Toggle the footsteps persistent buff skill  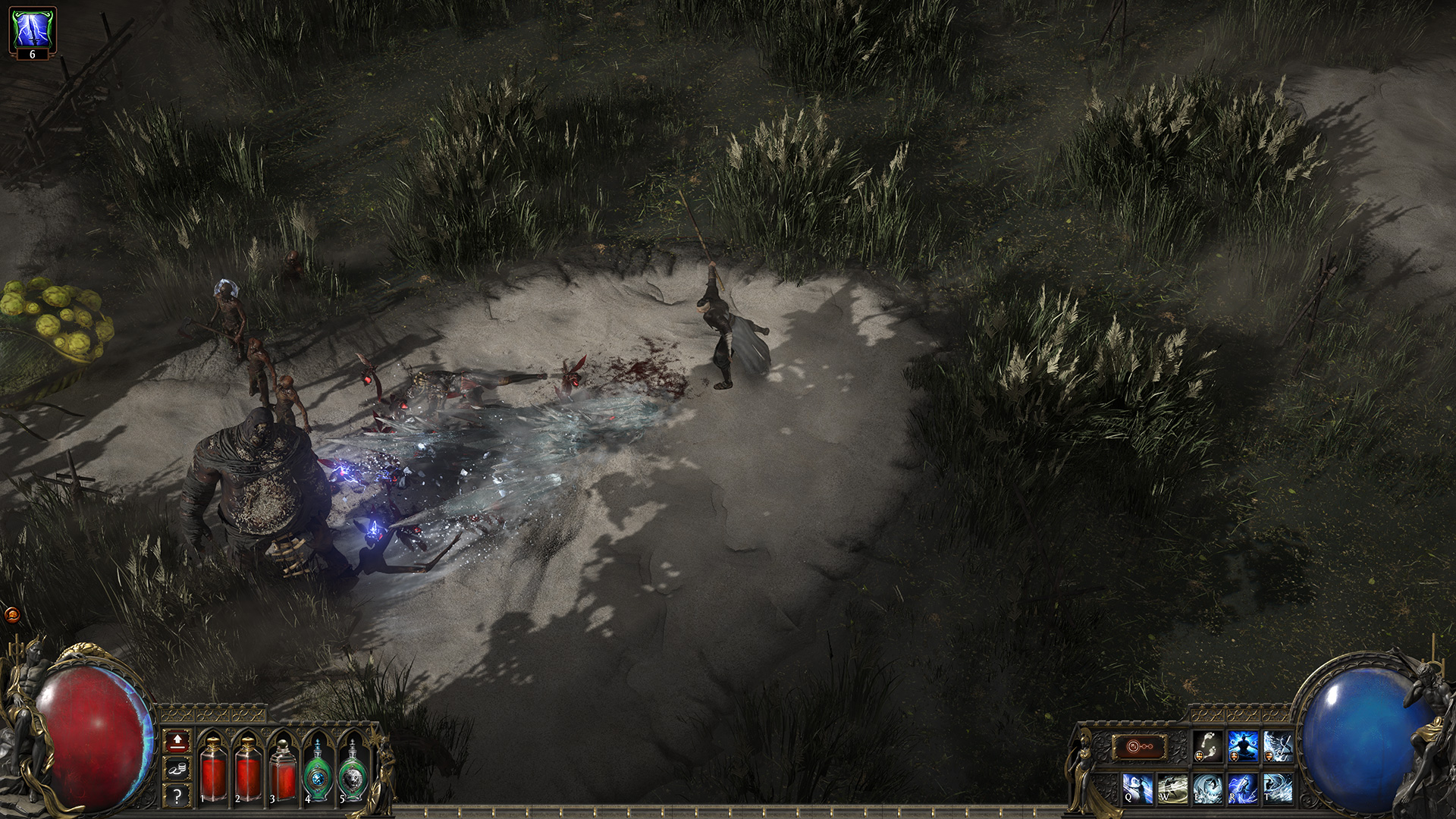click(1207, 746)
